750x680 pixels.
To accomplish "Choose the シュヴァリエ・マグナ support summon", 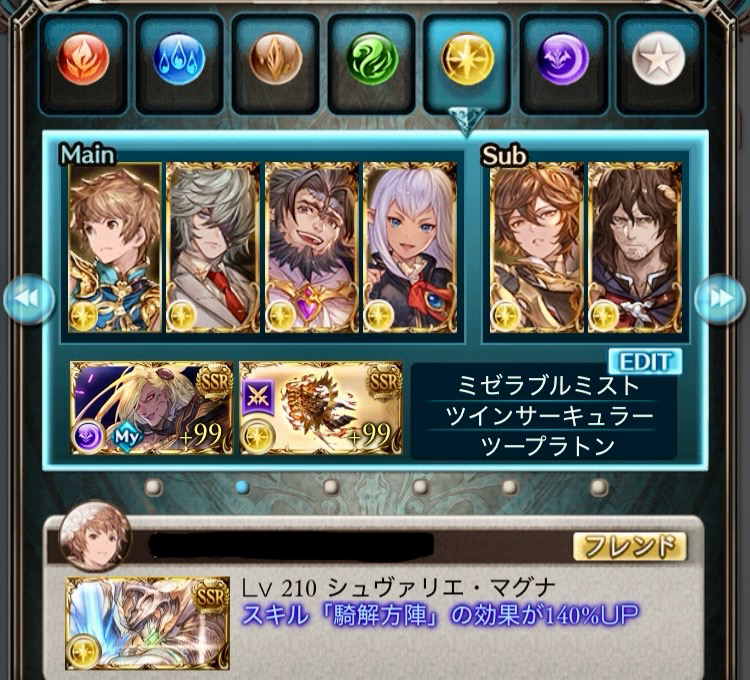I will [146, 622].
